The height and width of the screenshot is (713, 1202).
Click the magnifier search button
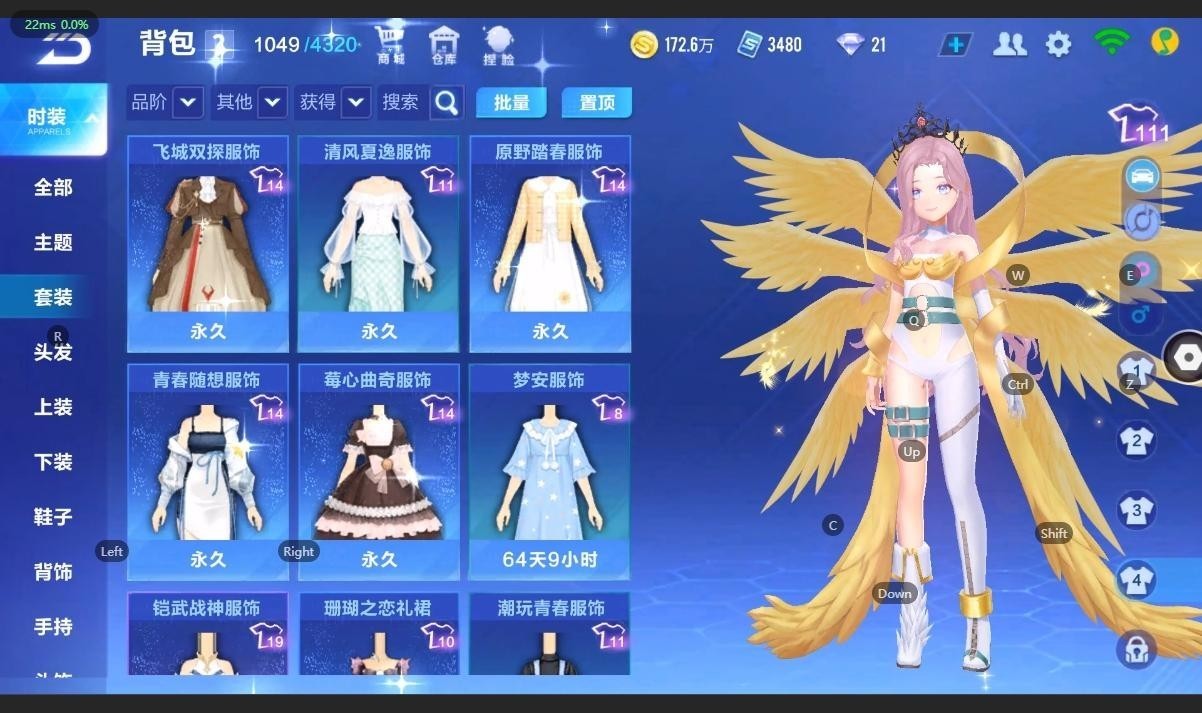pyautogui.click(x=447, y=102)
